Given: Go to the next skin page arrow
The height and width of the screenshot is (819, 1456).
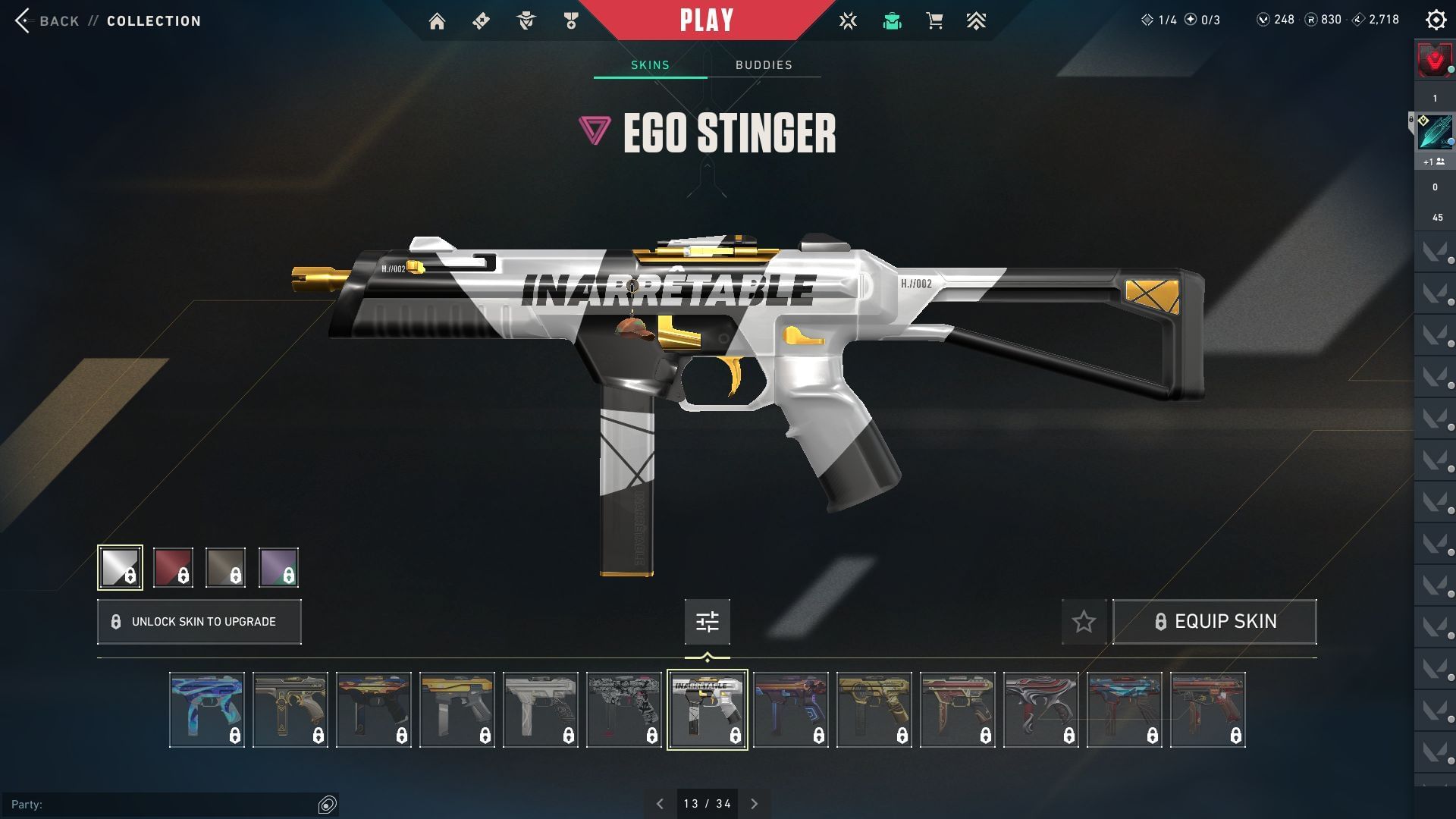Looking at the screenshot, I should click(754, 804).
